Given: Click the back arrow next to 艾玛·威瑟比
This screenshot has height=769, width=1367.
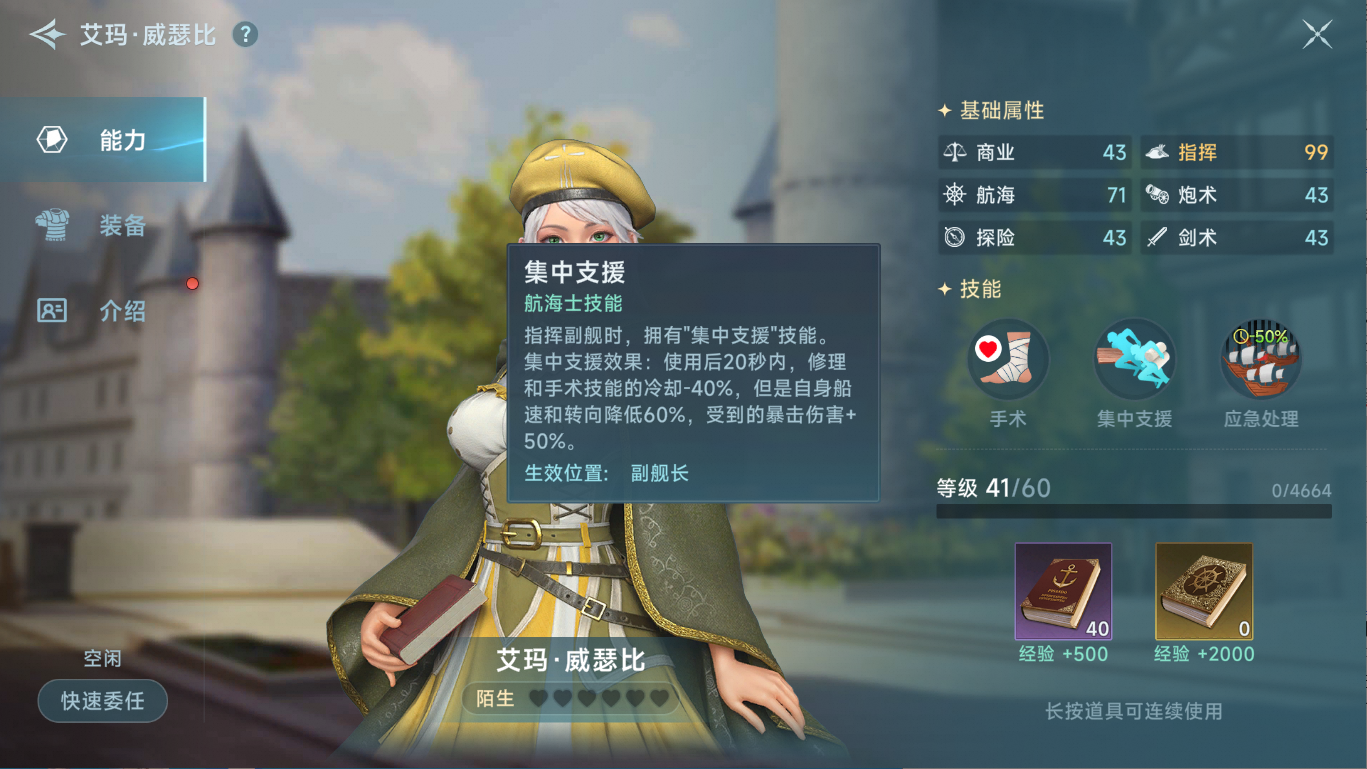Looking at the screenshot, I should tap(47, 33).
